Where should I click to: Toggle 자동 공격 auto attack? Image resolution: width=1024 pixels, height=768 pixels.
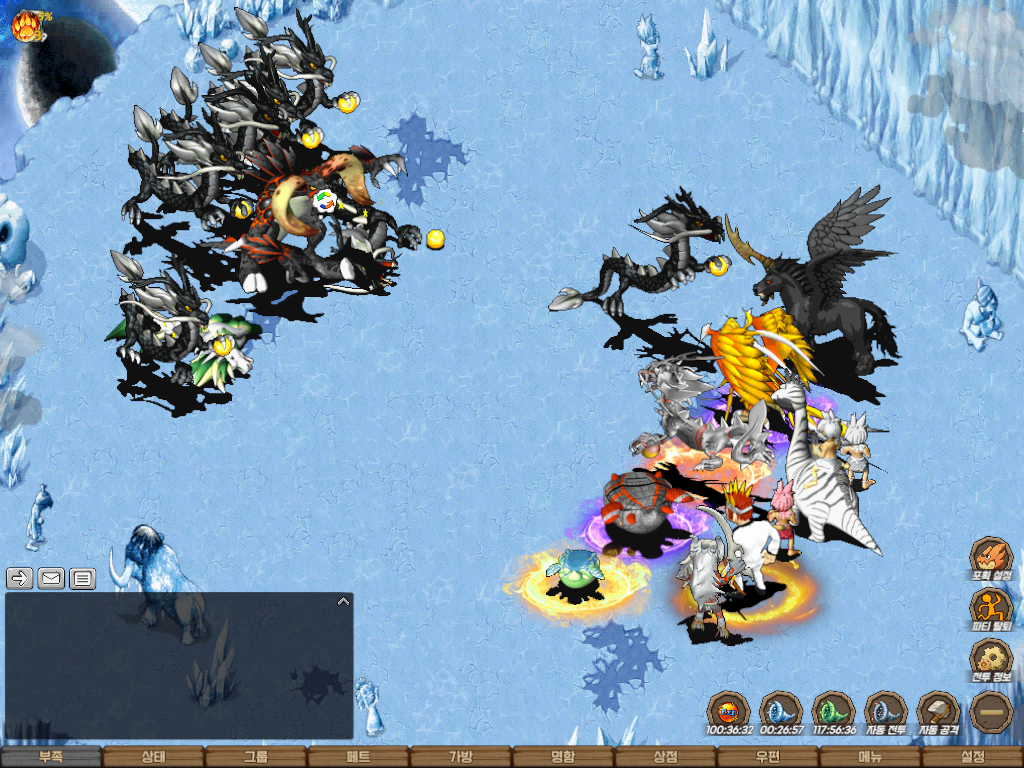pyautogui.click(x=938, y=712)
